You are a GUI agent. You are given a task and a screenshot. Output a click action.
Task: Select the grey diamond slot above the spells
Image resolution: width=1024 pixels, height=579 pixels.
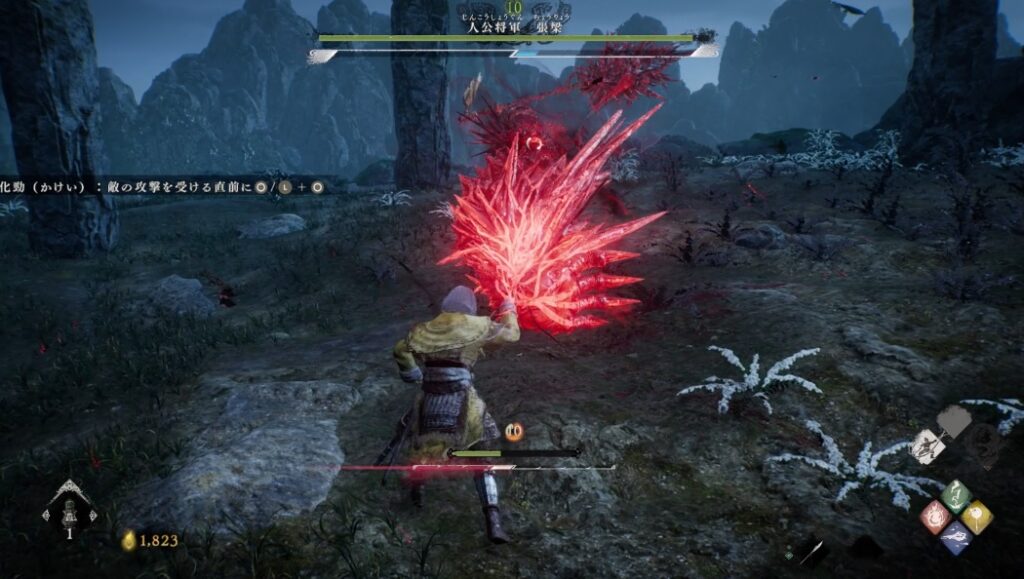(954, 423)
